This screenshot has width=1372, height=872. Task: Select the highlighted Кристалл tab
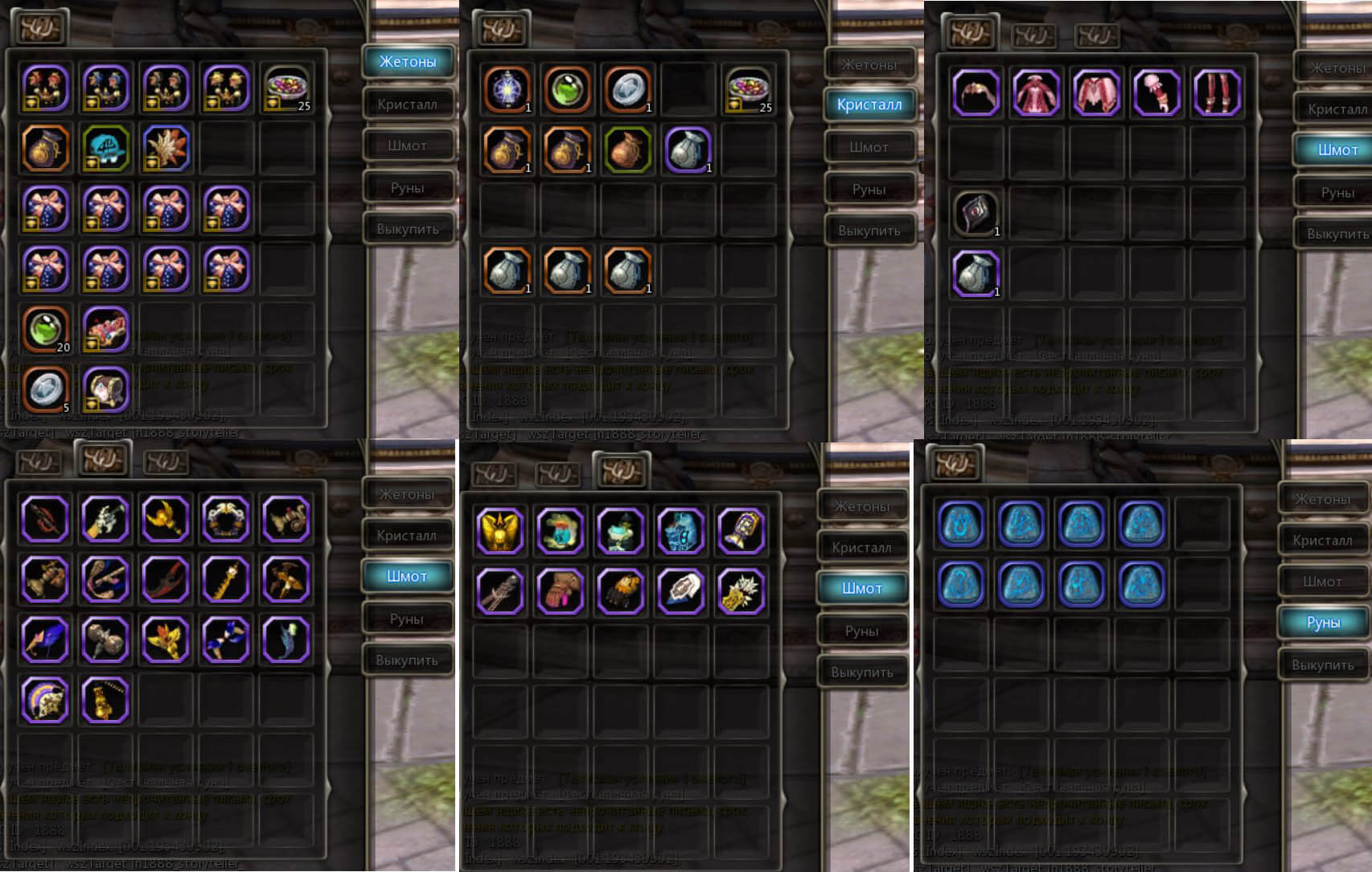coord(869,105)
